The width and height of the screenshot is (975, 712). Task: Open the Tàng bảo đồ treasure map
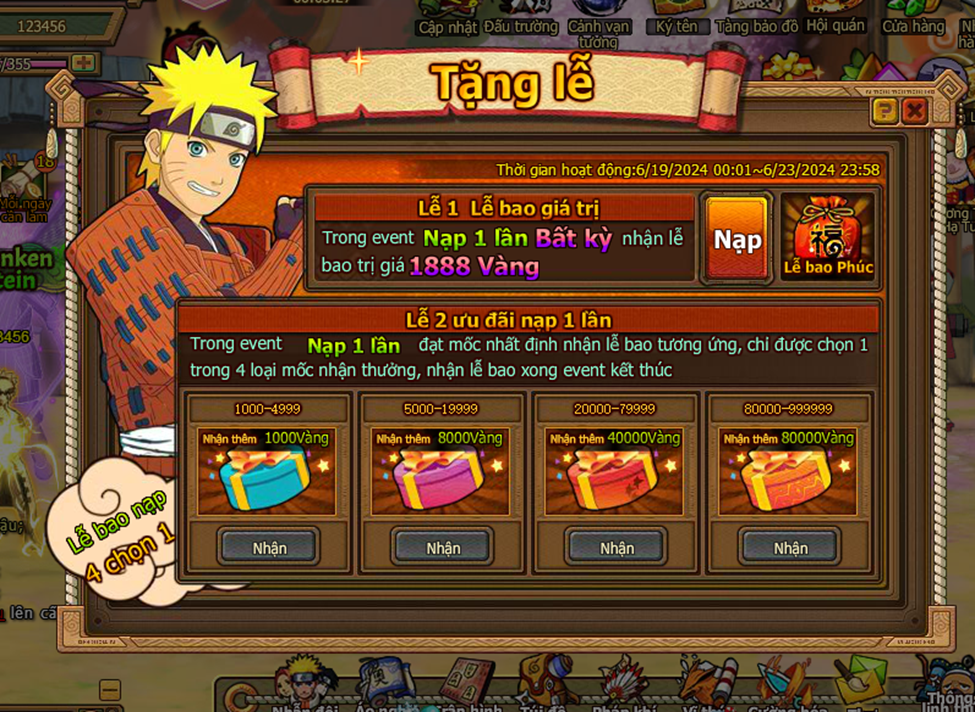(x=757, y=20)
